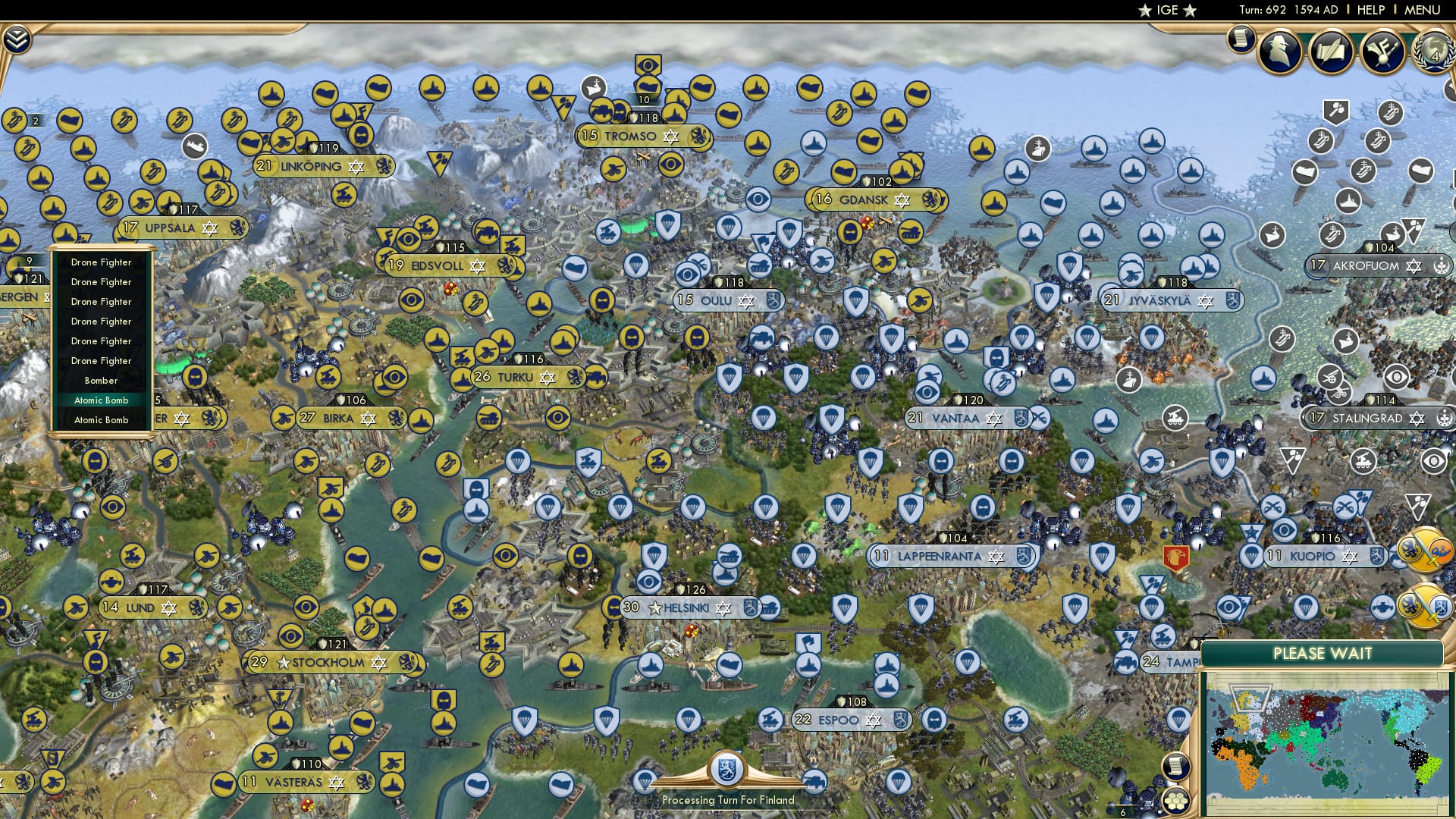The width and height of the screenshot is (1456, 819).
Task: Select the highlighted Atomic Bomb in the unit list
Action: pos(101,400)
